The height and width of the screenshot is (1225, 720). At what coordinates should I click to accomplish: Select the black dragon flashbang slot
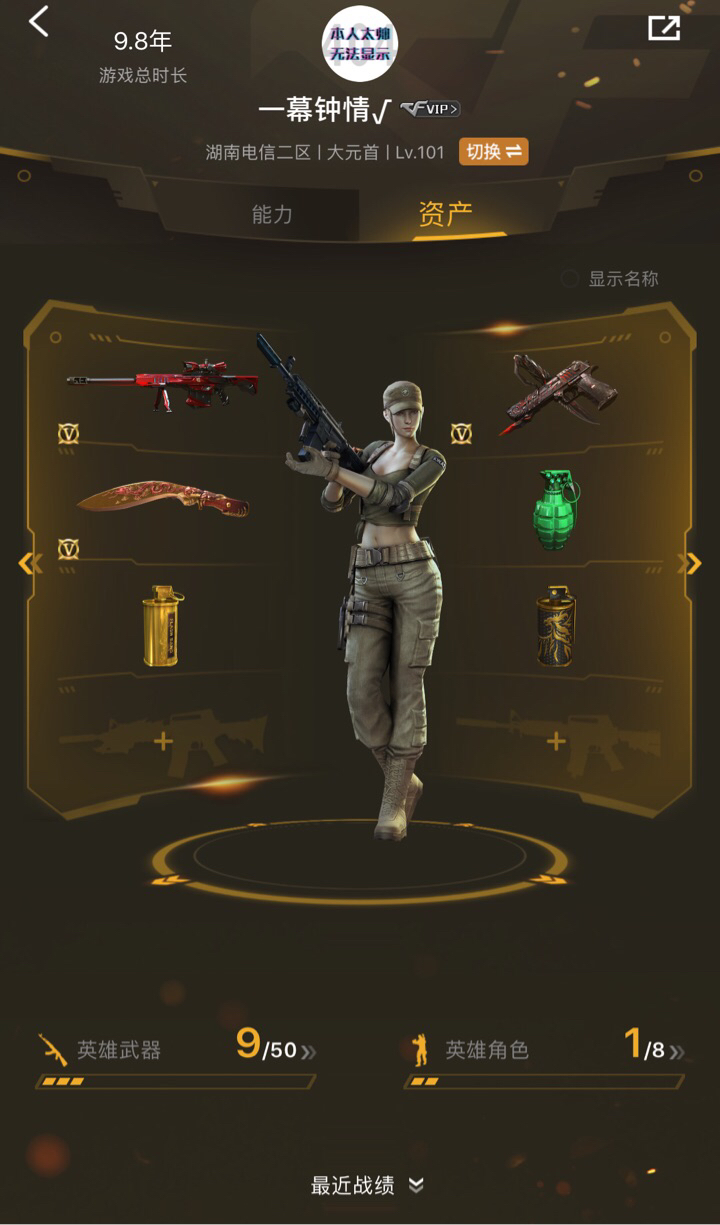[x=556, y=627]
